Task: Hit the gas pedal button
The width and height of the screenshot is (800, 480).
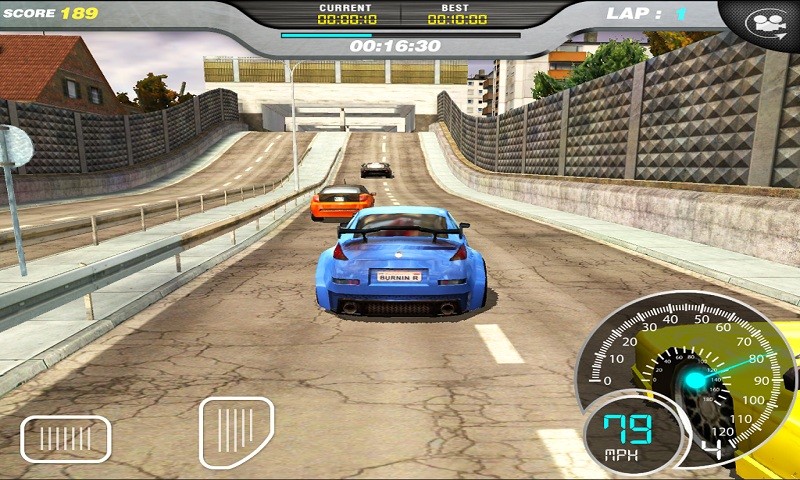Action: (x=236, y=431)
